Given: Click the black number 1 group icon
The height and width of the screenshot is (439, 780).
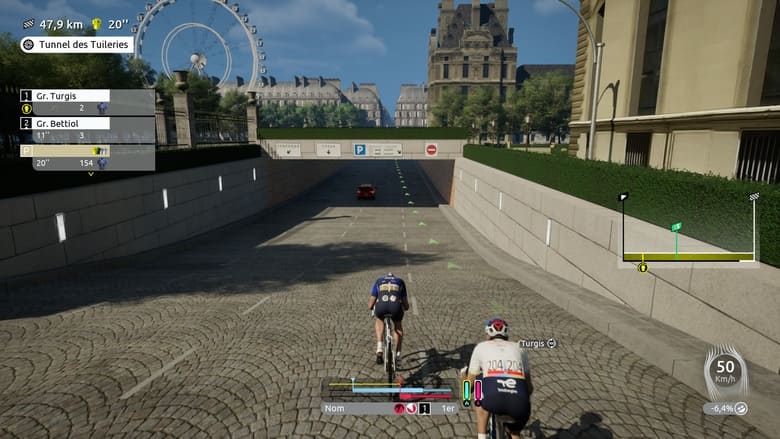Looking at the screenshot, I should click(424, 408).
